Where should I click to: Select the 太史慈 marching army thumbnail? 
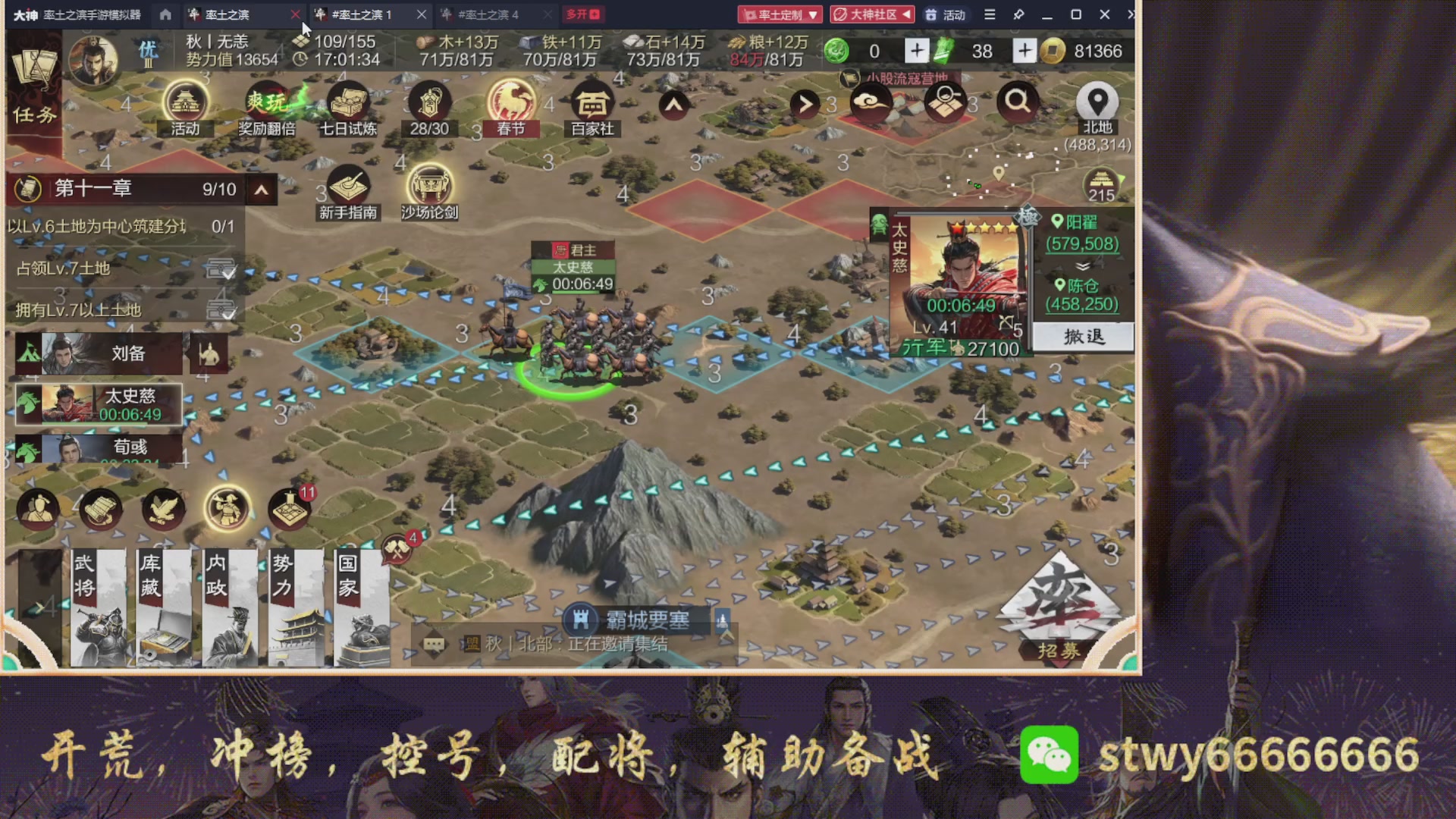97,404
